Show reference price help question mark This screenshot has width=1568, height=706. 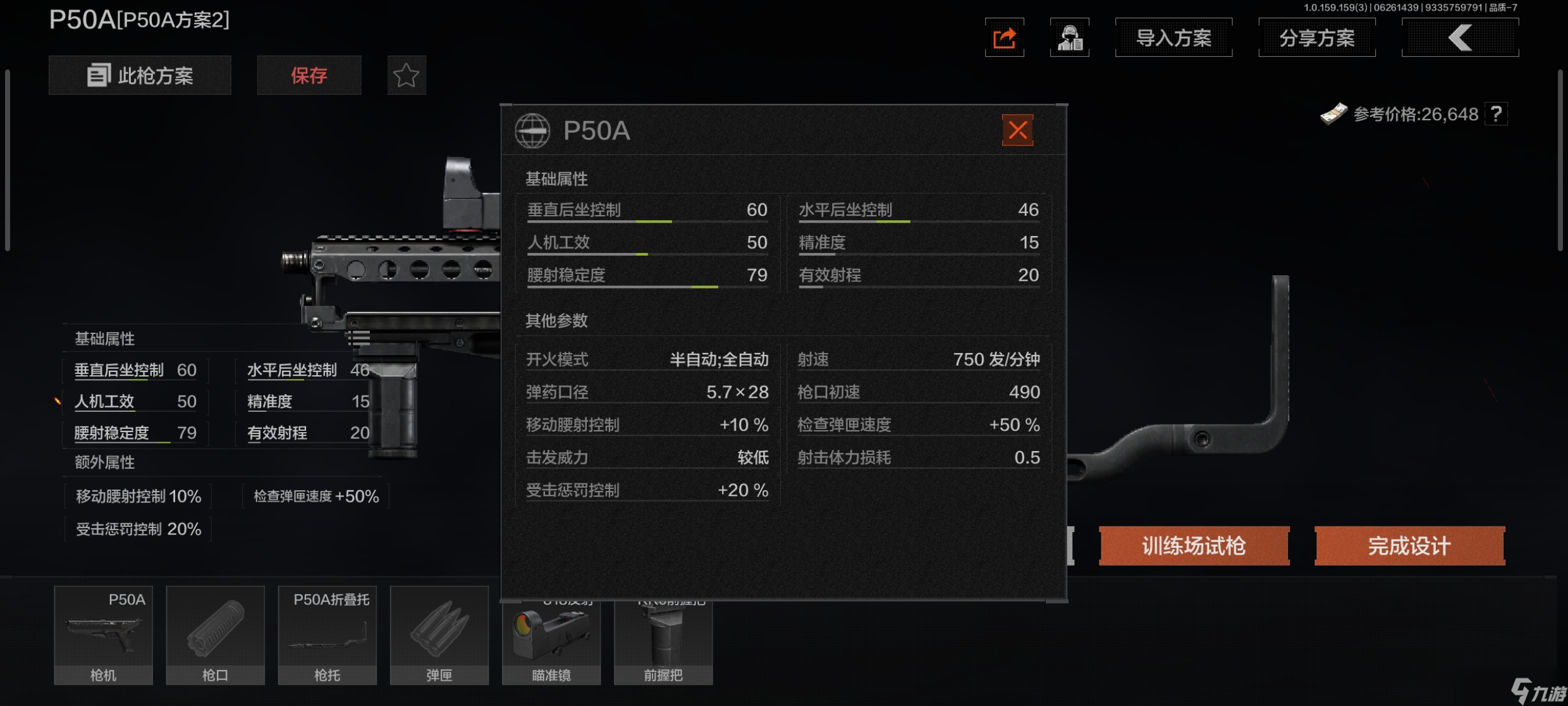pyautogui.click(x=1496, y=115)
